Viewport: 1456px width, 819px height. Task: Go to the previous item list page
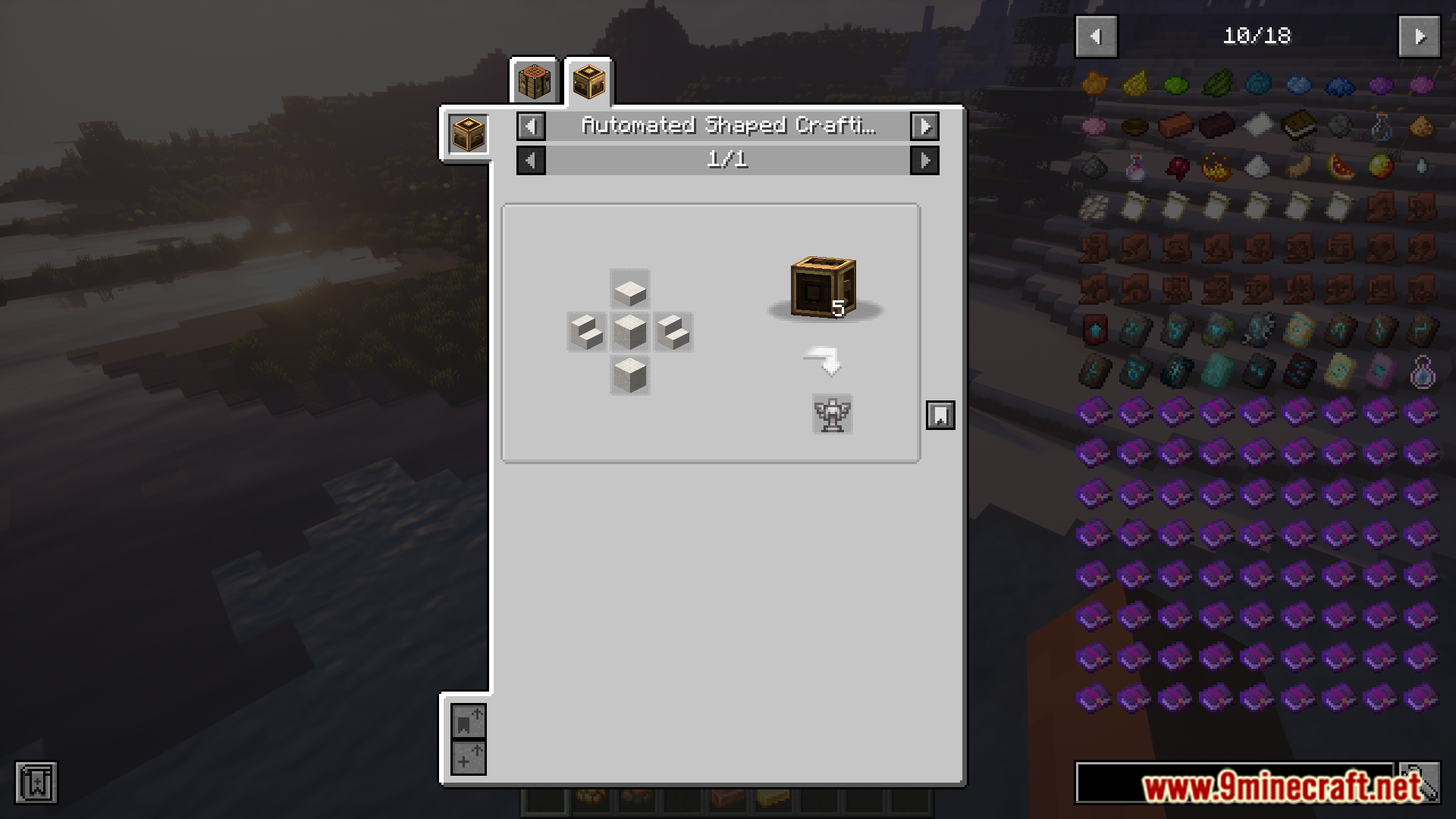tap(1096, 36)
